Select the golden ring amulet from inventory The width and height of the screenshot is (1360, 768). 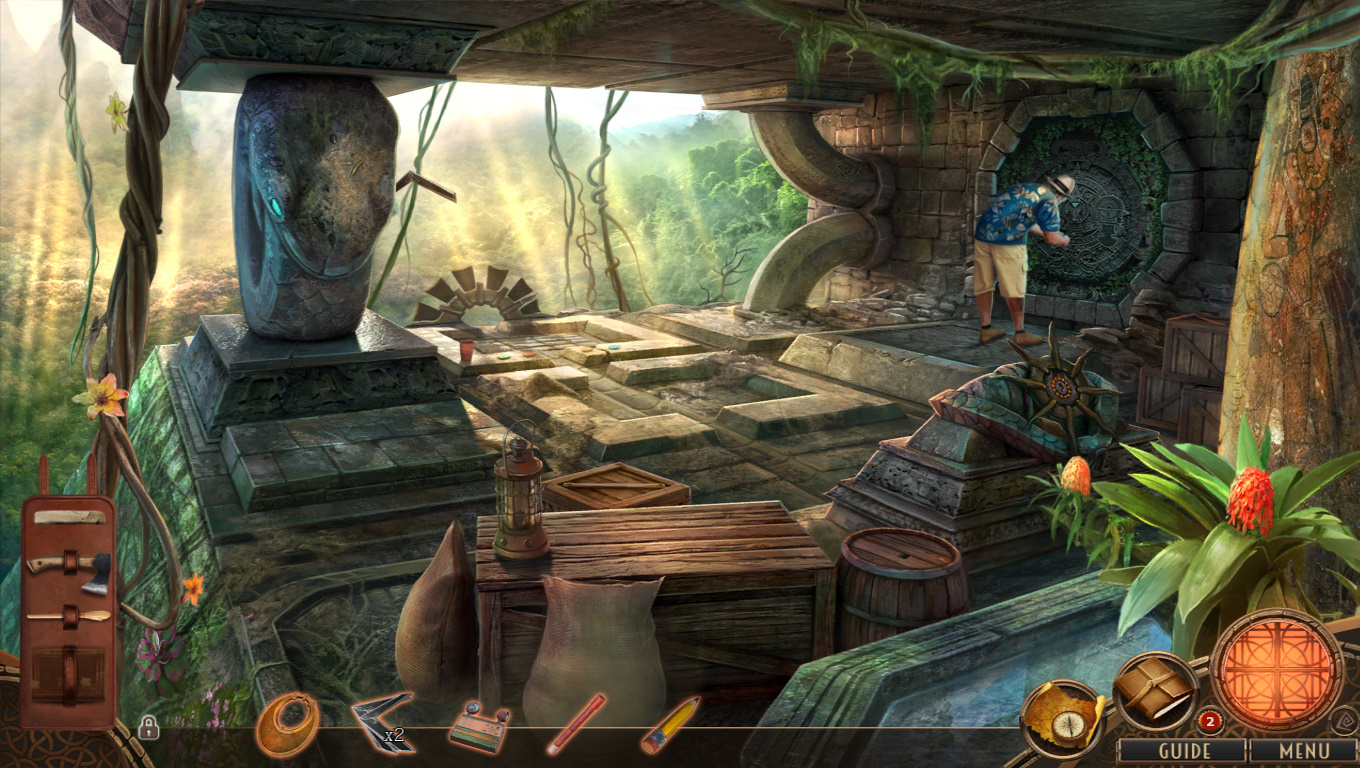point(288,723)
